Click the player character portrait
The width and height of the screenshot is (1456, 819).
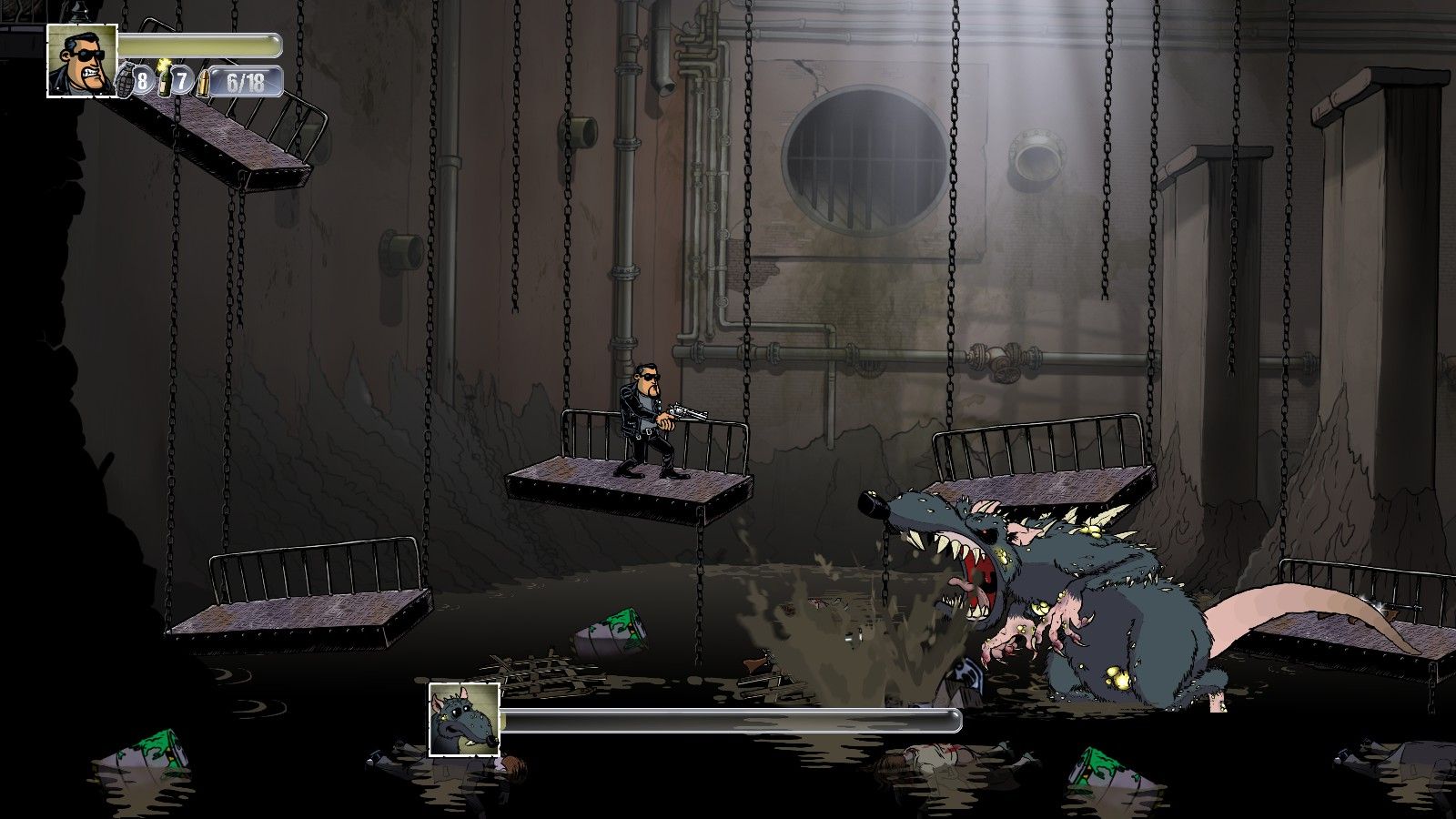82,60
